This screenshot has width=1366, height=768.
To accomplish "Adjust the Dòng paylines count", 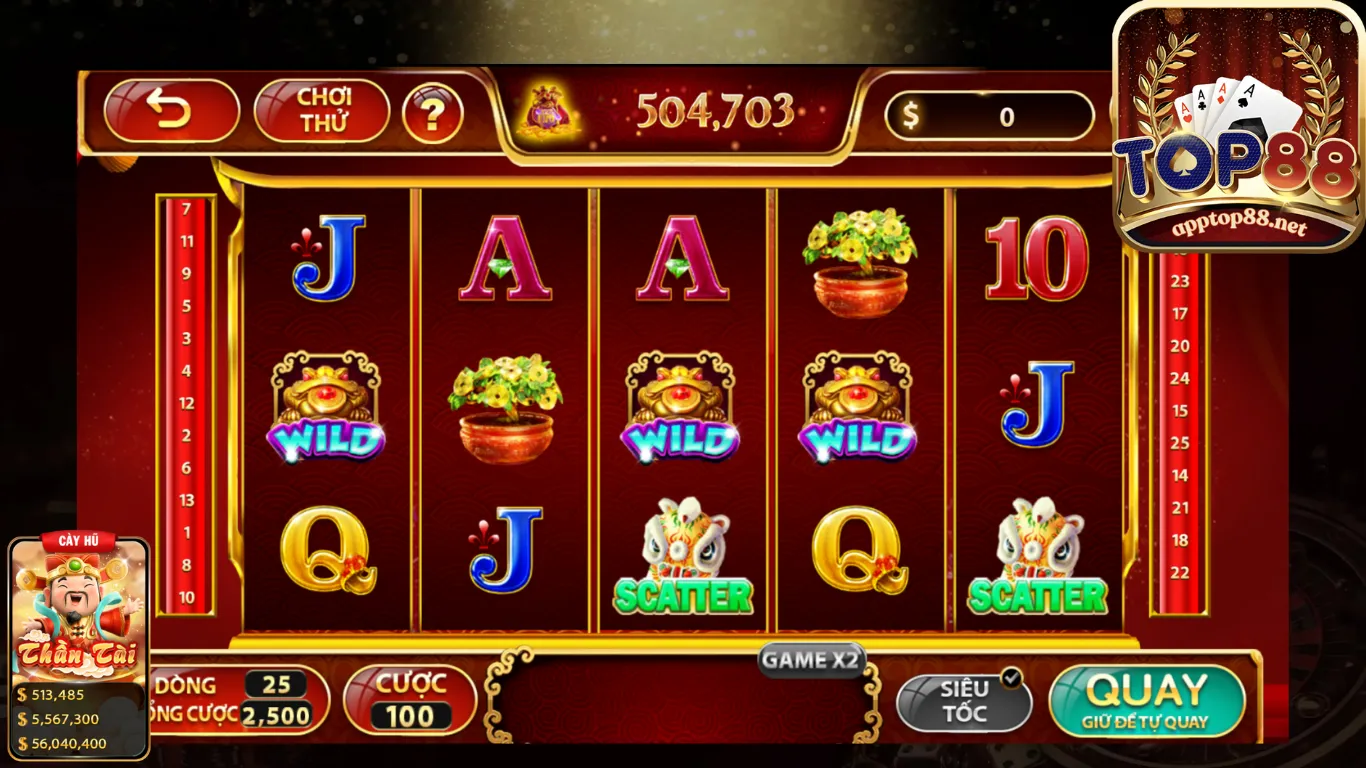I will 276,685.
